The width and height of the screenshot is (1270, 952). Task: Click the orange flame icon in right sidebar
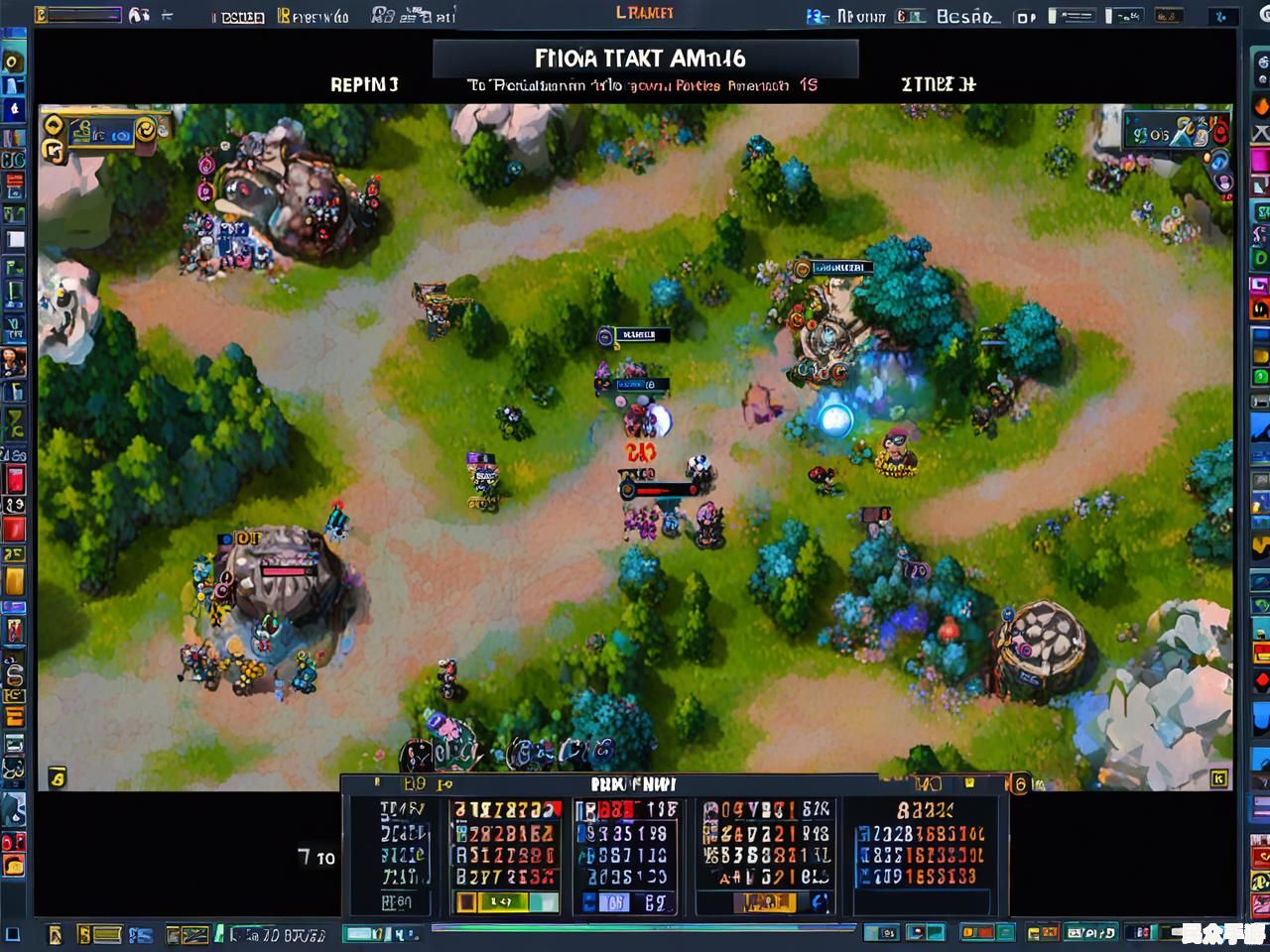1260,106
